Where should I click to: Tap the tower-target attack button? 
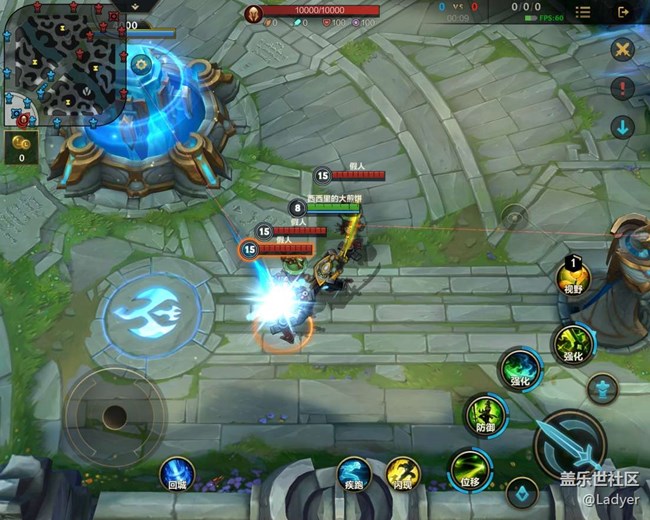tap(602, 387)
